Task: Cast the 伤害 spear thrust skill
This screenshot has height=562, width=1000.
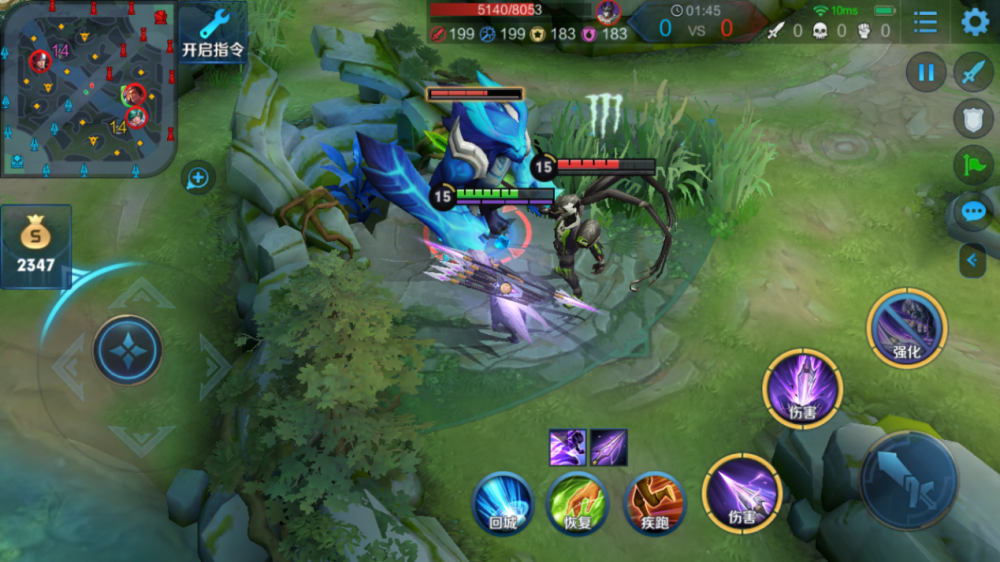Action: coord(741,494)
